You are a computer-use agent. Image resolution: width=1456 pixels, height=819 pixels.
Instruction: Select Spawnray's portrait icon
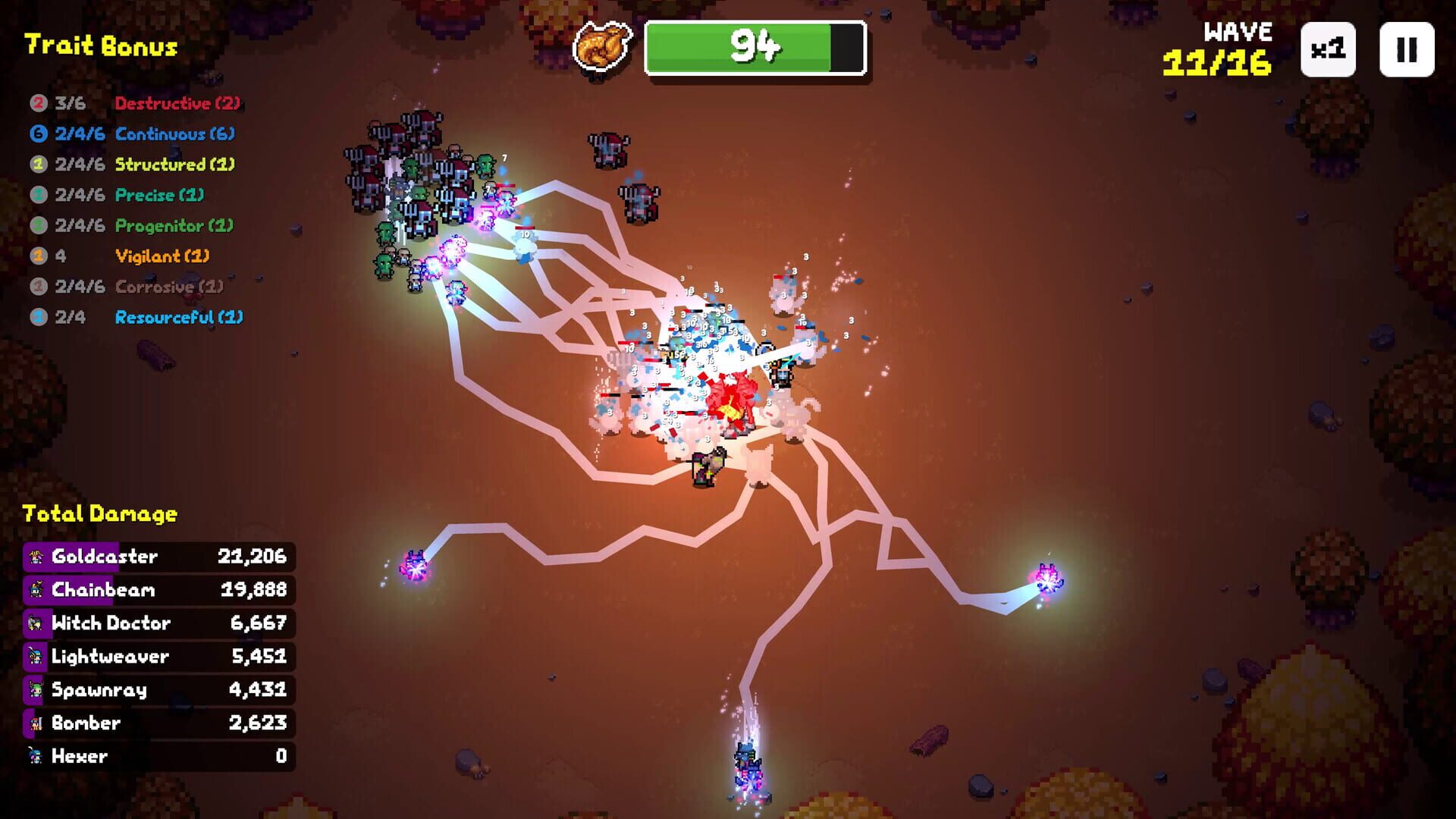[x=35, y=689]
